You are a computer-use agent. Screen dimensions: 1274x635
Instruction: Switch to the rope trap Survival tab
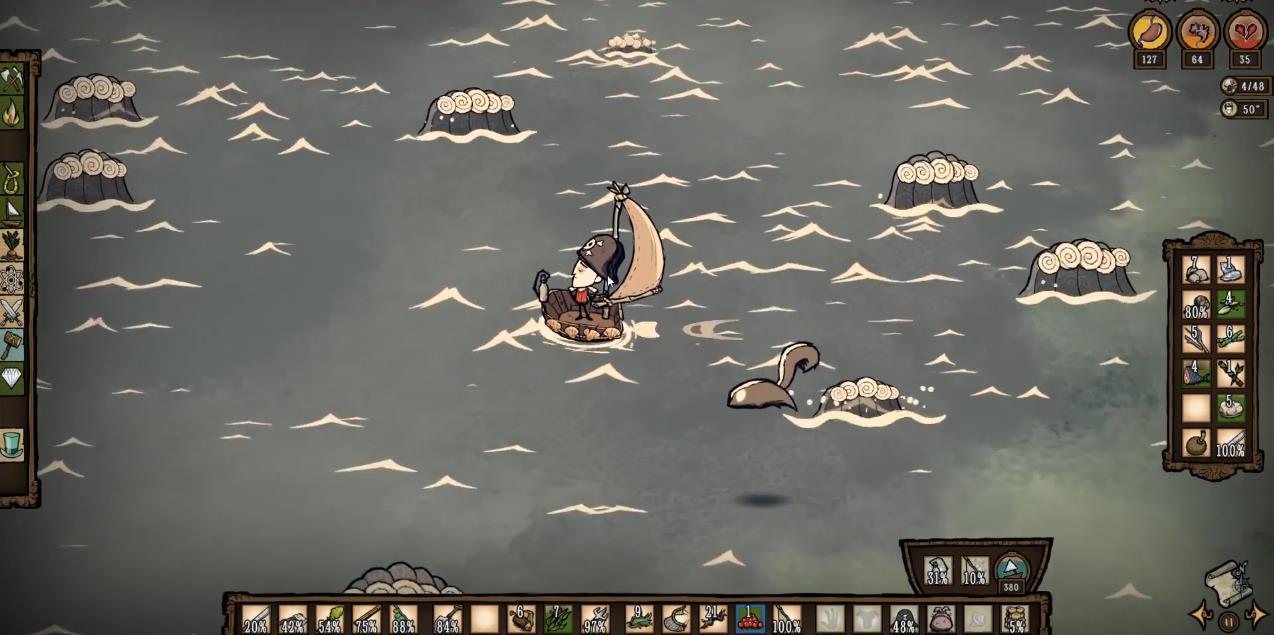[12, 177]
